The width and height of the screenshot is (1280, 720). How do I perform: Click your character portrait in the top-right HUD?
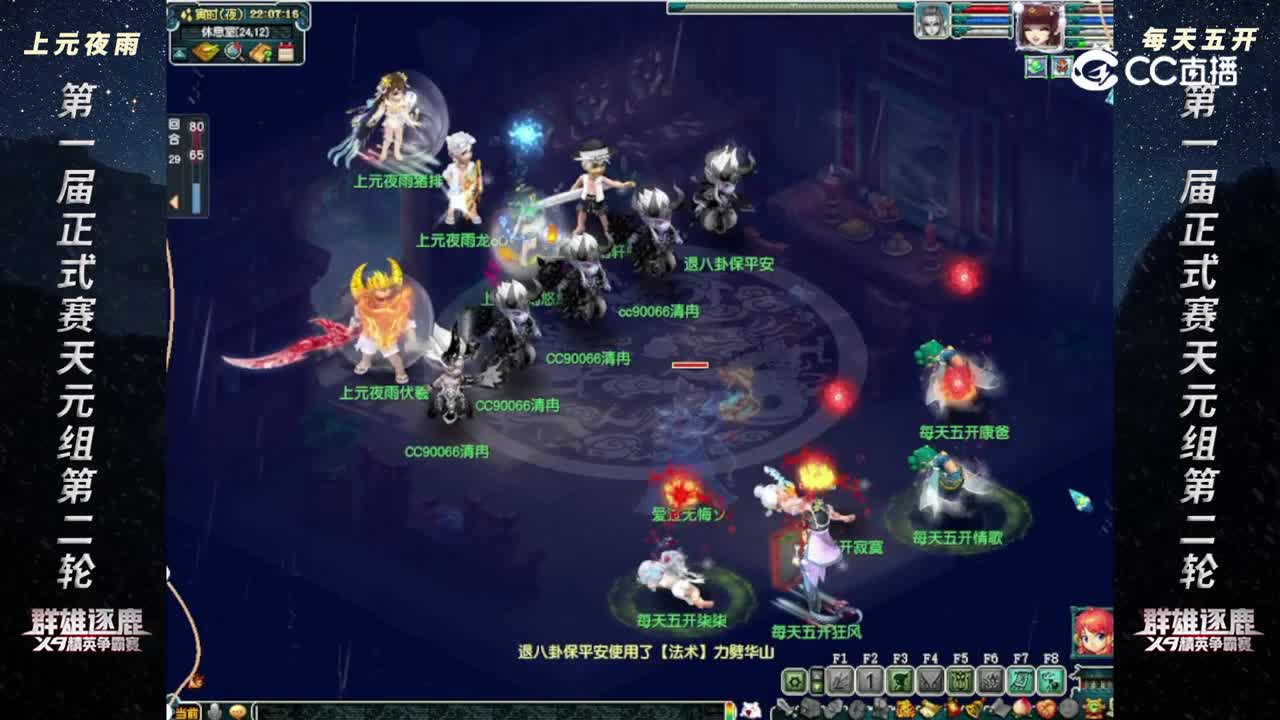click(1040, 27)
